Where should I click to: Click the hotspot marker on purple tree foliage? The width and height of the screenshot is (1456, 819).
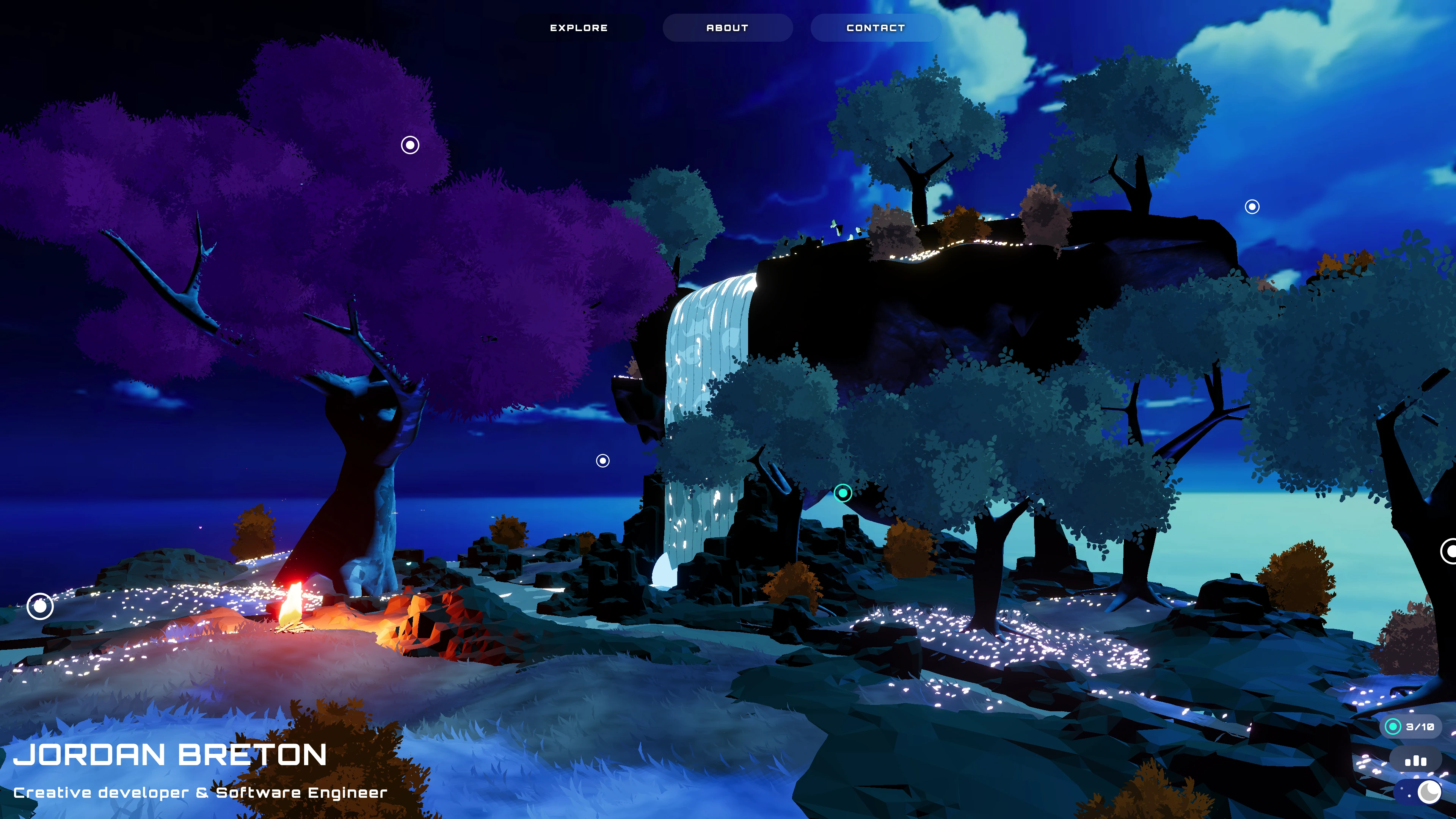(410, 145)
